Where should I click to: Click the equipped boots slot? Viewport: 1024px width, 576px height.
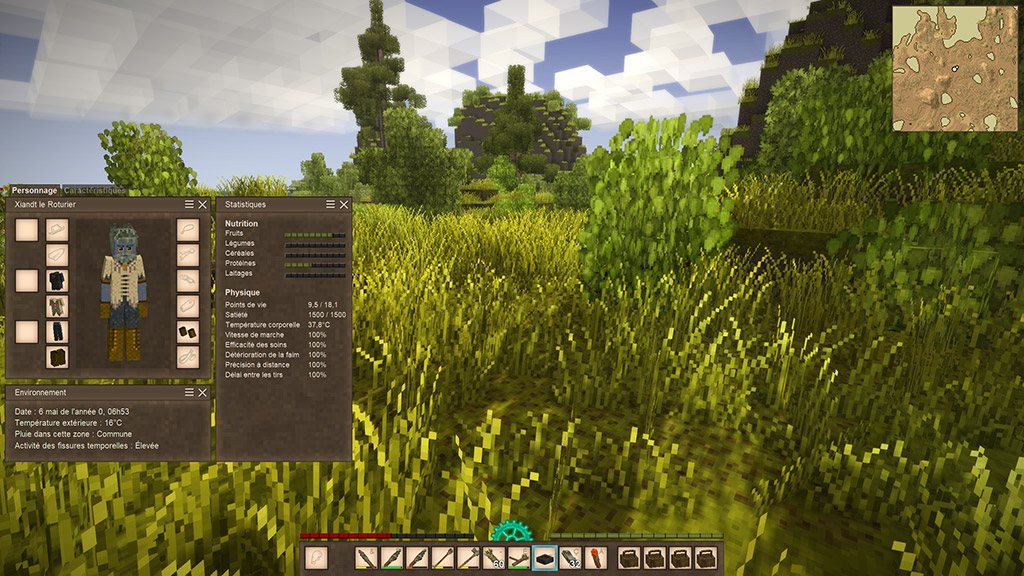click(x=57, y=357)
